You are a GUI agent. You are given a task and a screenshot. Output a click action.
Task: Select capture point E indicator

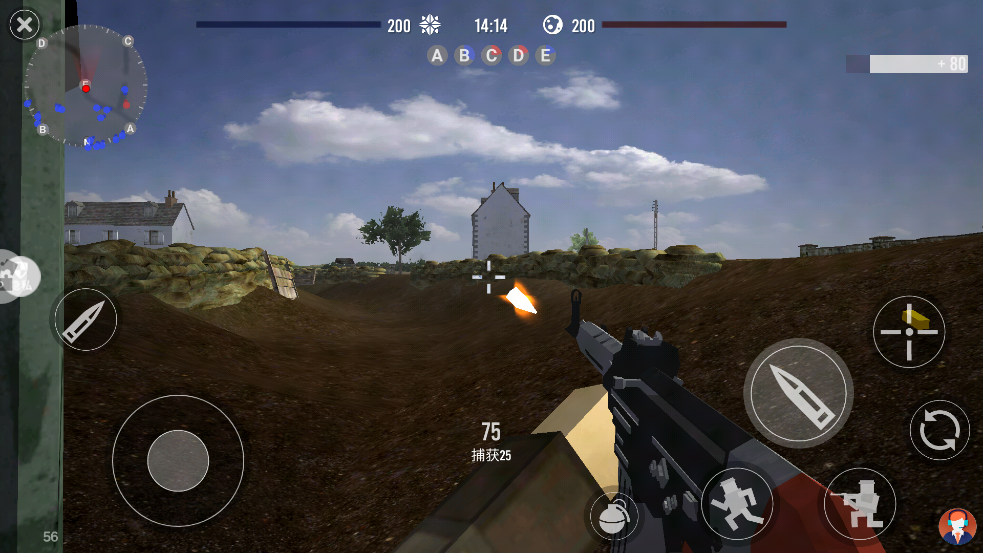545,55
